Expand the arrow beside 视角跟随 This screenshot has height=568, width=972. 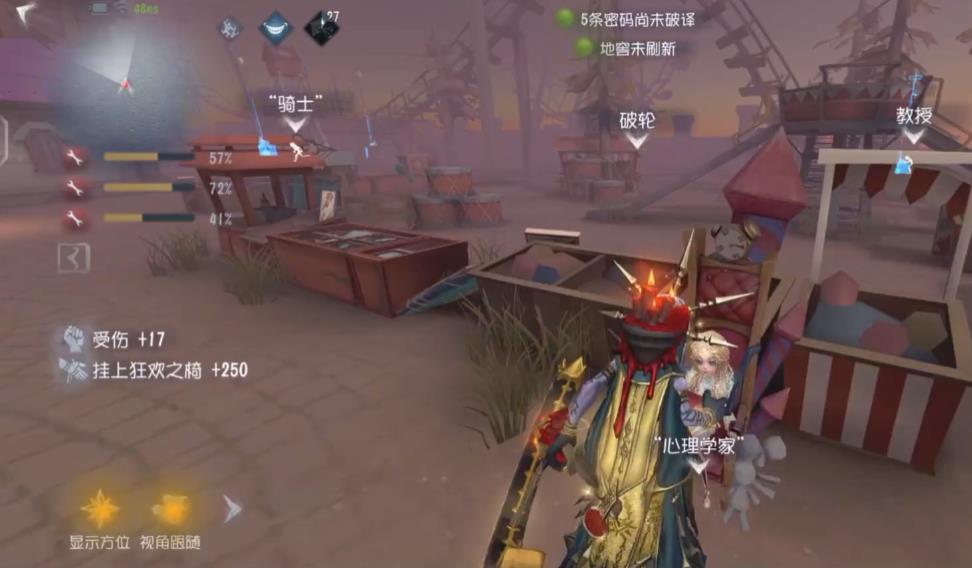[x=232, y=509]
